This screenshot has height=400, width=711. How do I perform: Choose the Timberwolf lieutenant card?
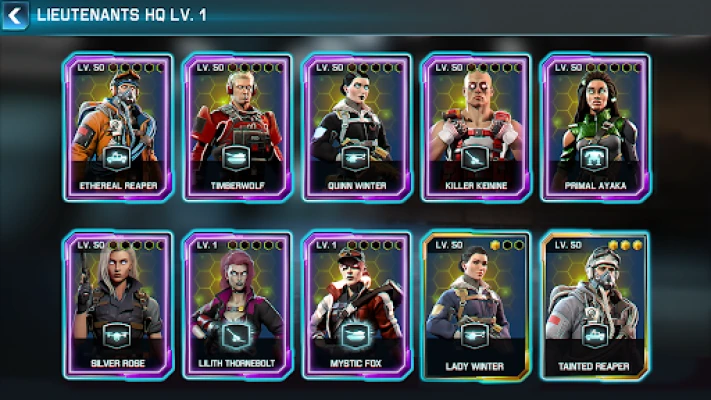click(x=237, y=127)
